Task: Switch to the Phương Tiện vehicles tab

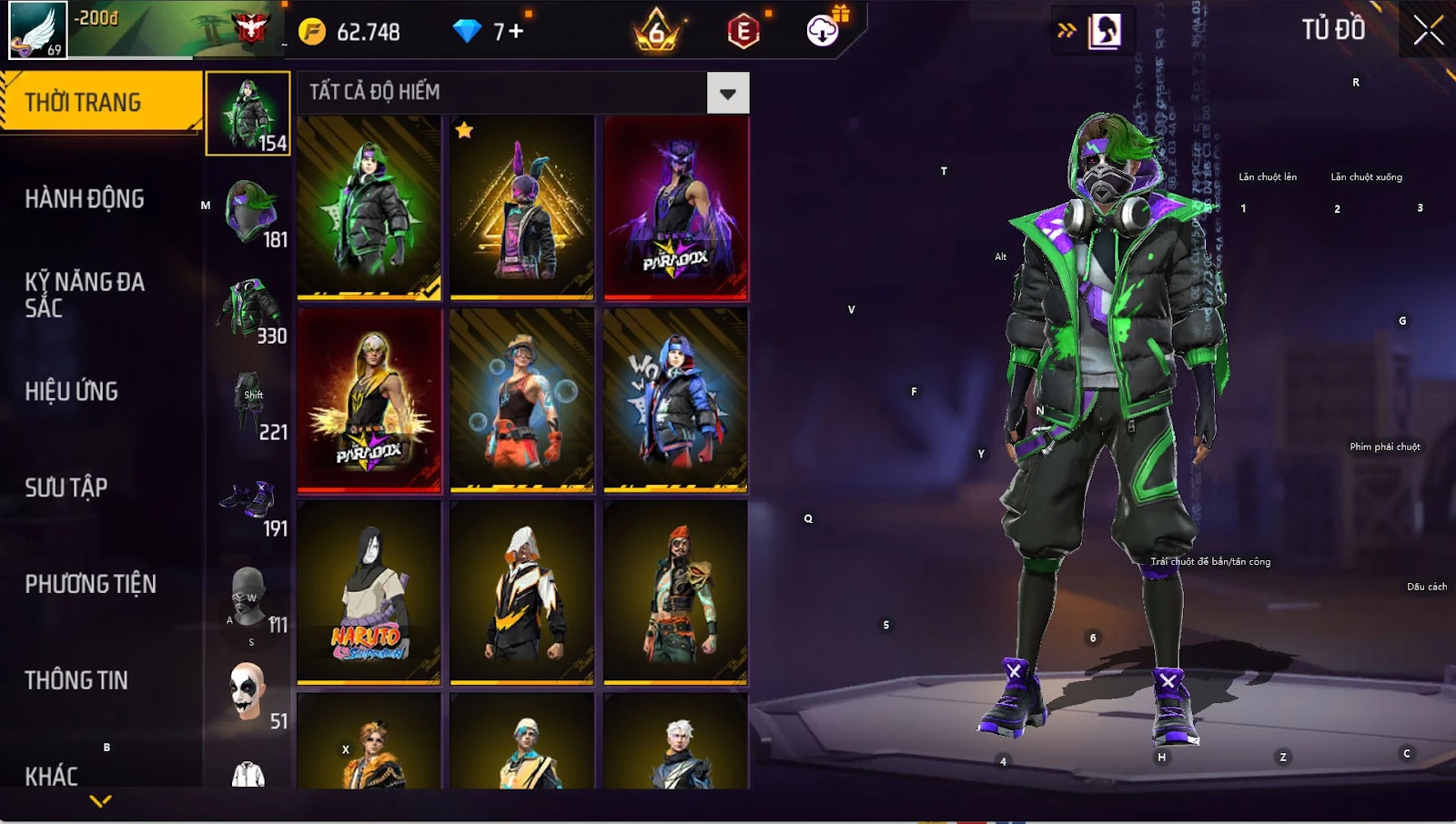Action: 91,584
